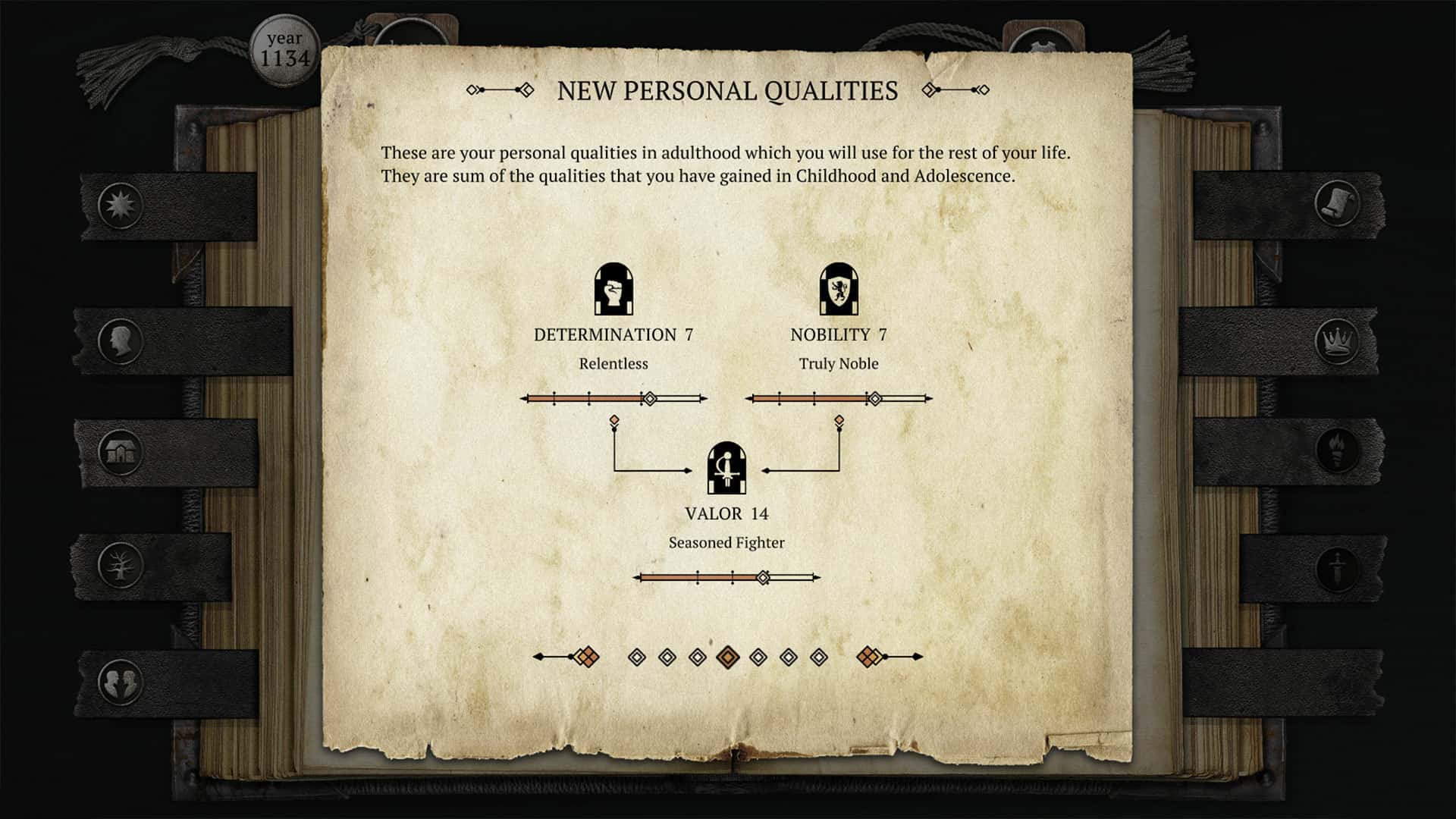Click the Seasoned Fighter label

(726, 542)
